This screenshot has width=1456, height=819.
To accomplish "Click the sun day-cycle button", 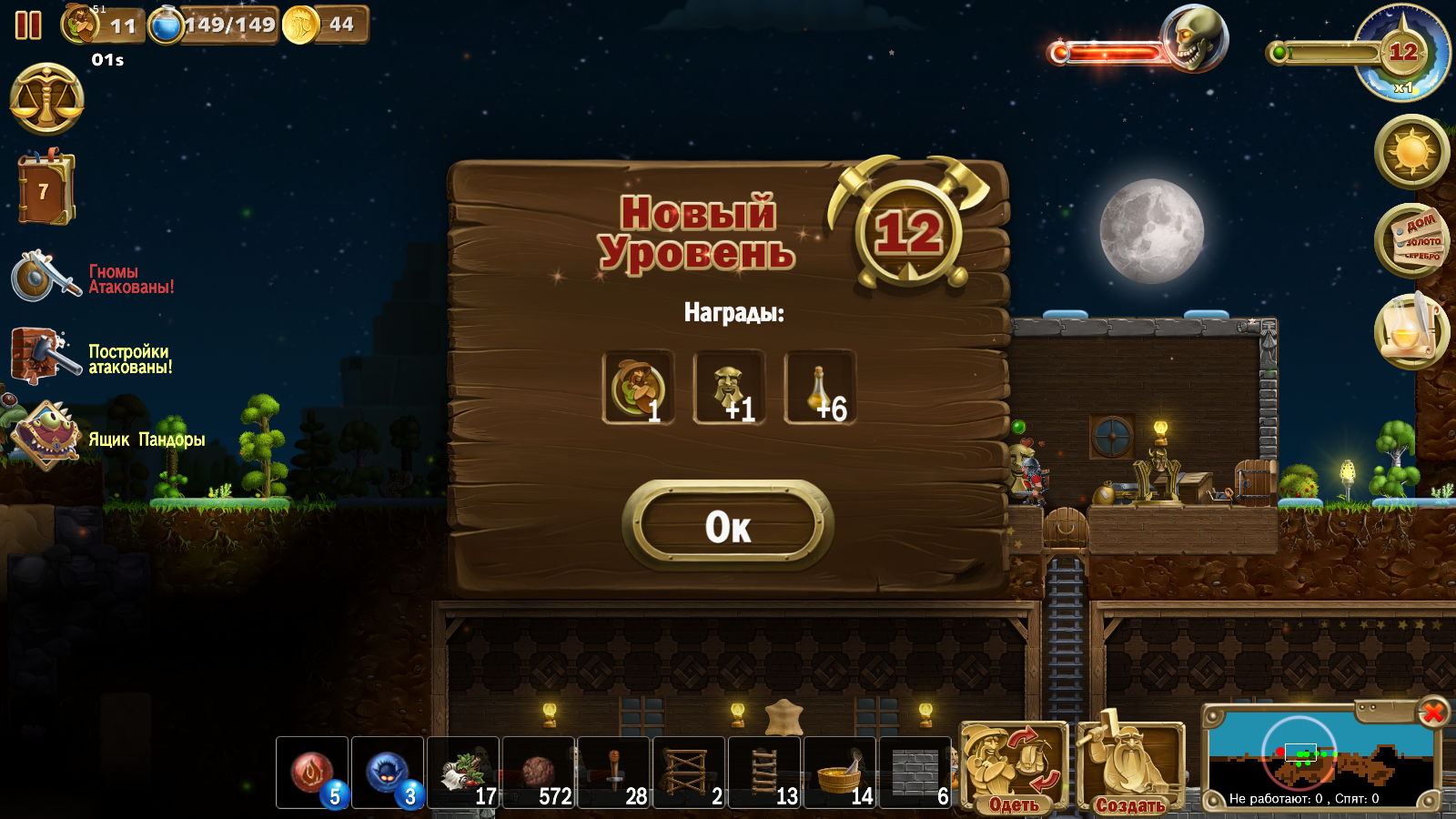I will 1411,151.
